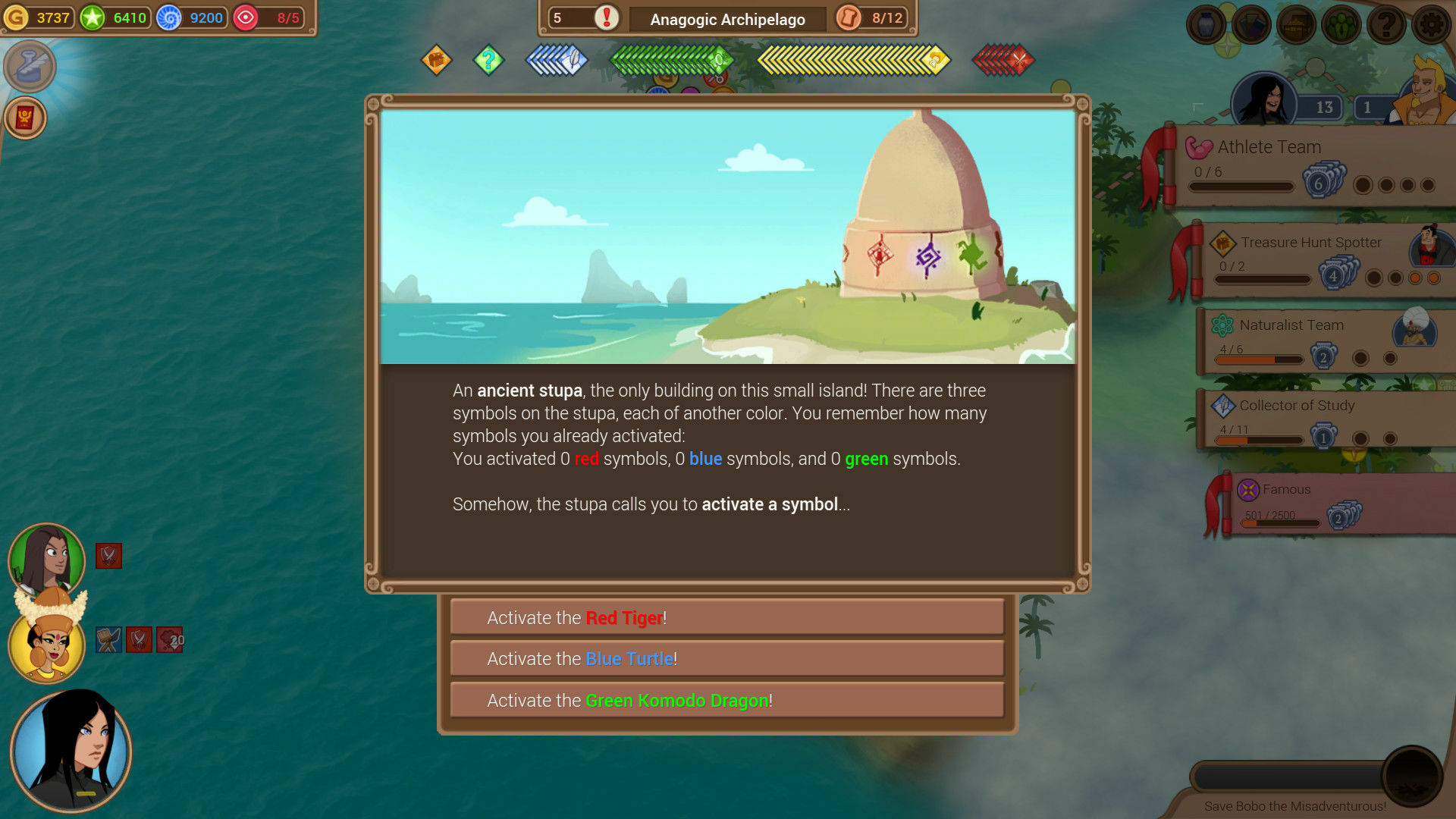Activate the Red Tiger
Image resolution: width=1456 pixels, height=819 pixels.
[727, 617]
